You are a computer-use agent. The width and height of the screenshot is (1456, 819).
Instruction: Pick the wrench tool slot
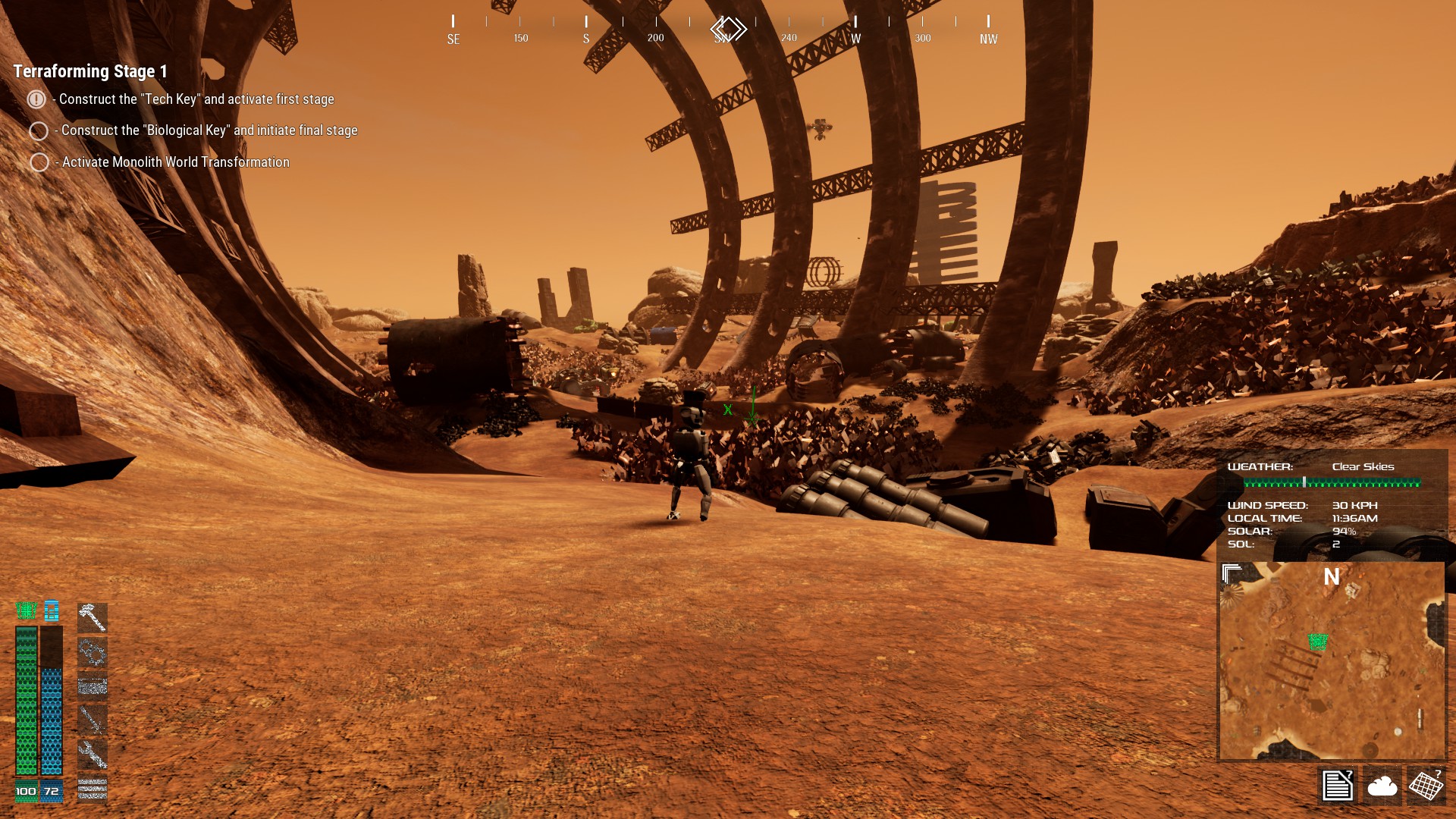(x=93, y=754)
